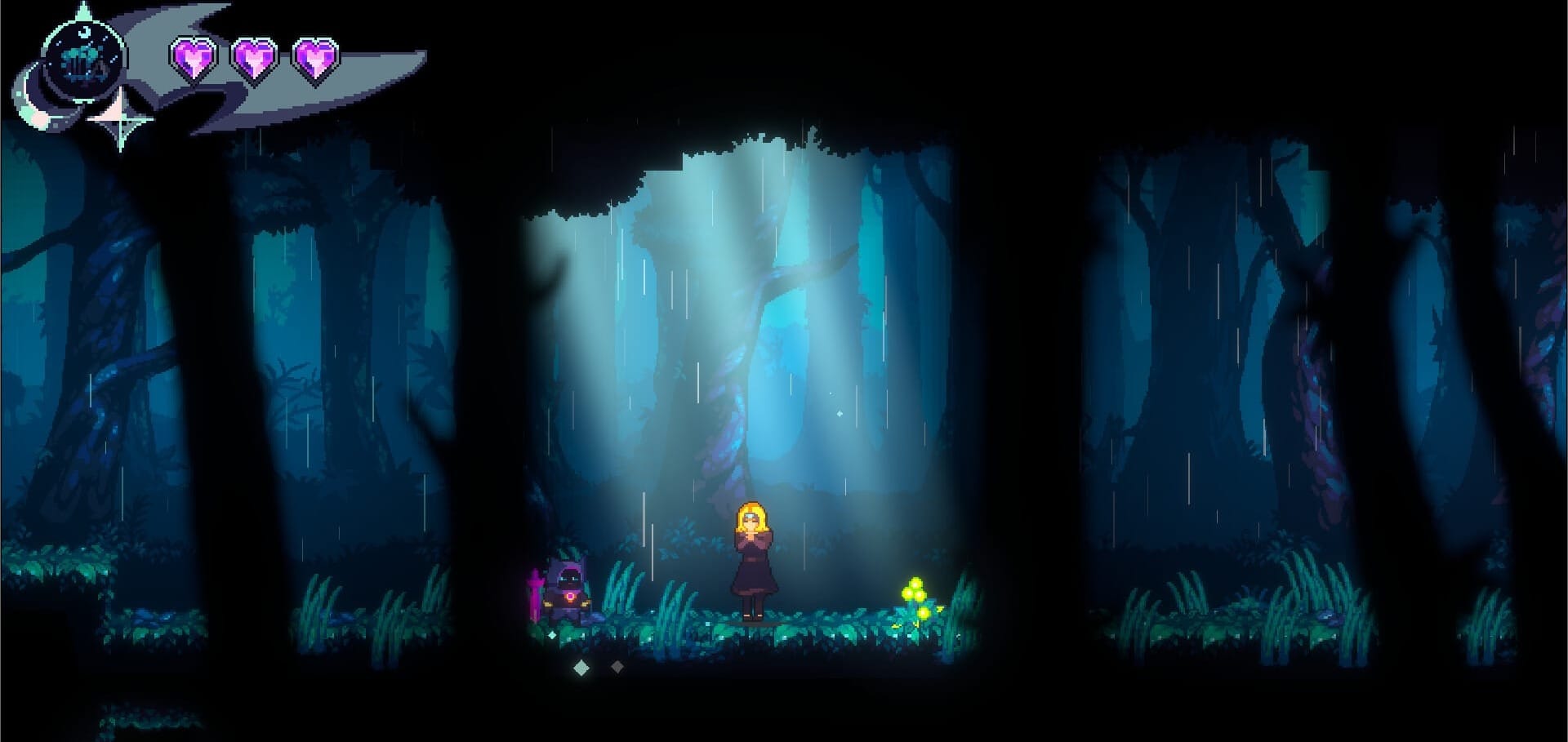Select the four-pointed star icon below the orb

(120, 121)
